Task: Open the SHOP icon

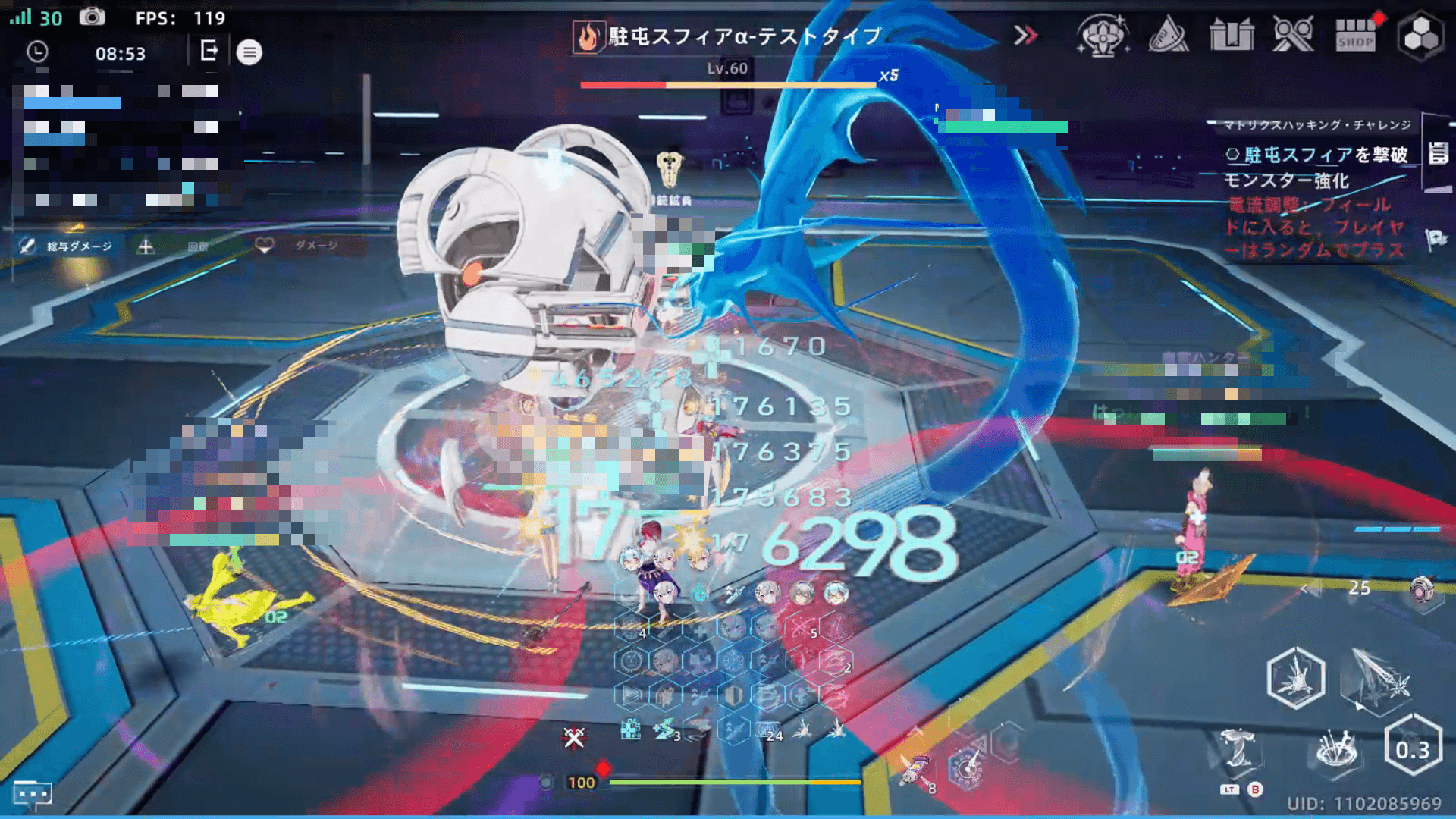Action: coord(1355,35)
